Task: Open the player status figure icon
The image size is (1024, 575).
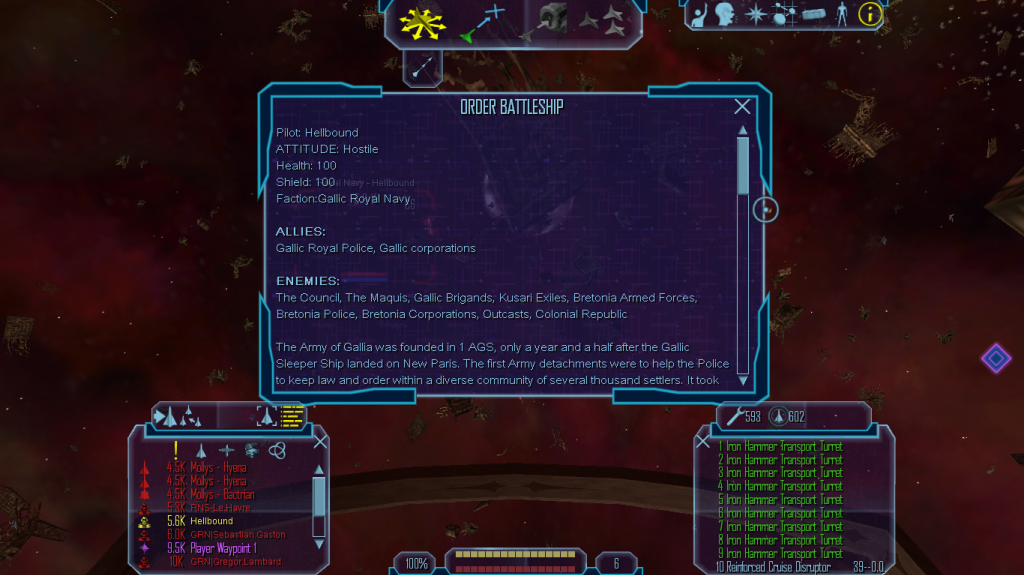Action: [x=842, y=14]
